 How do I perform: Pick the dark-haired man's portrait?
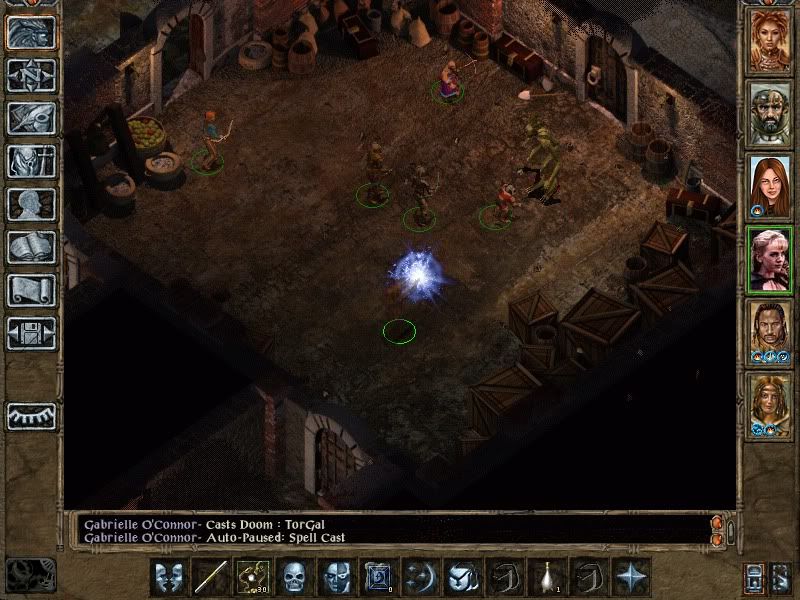pos(769,332)
